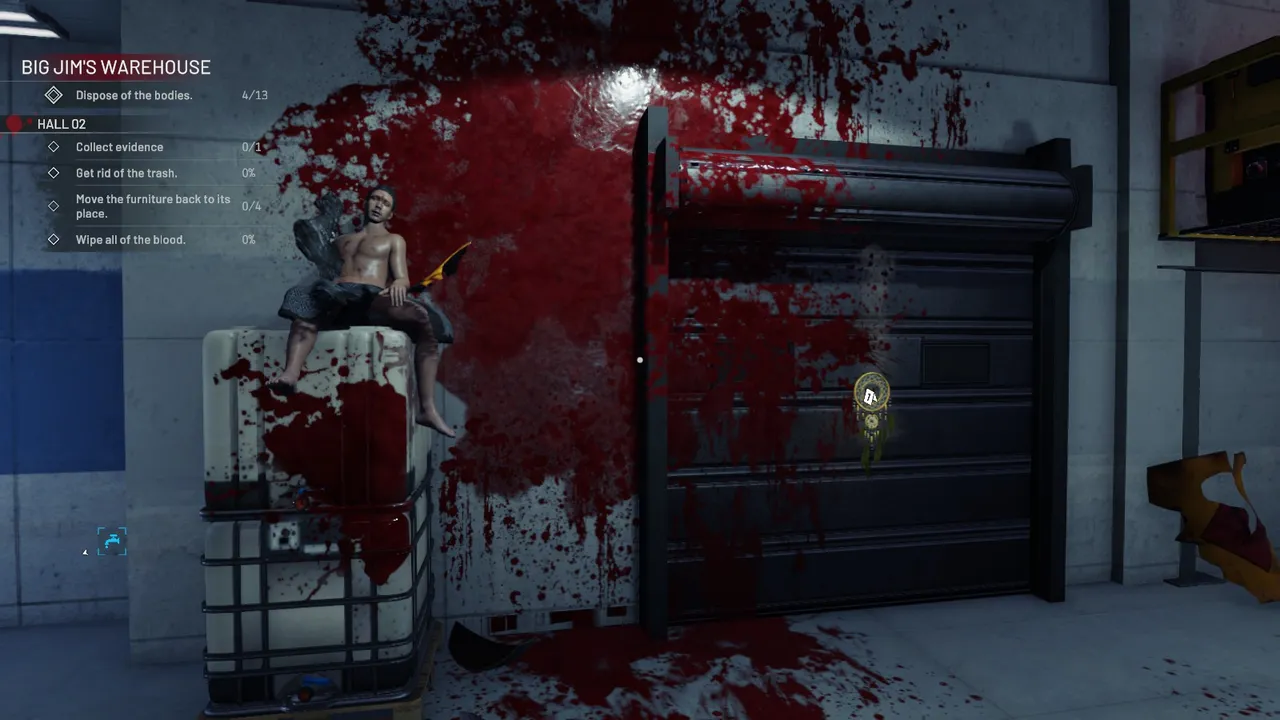Image resolution: width=1280 pixels, height=720 pixels.
Task: Select the Collect evidence objective diamond
Action: [x=54, y=147]
